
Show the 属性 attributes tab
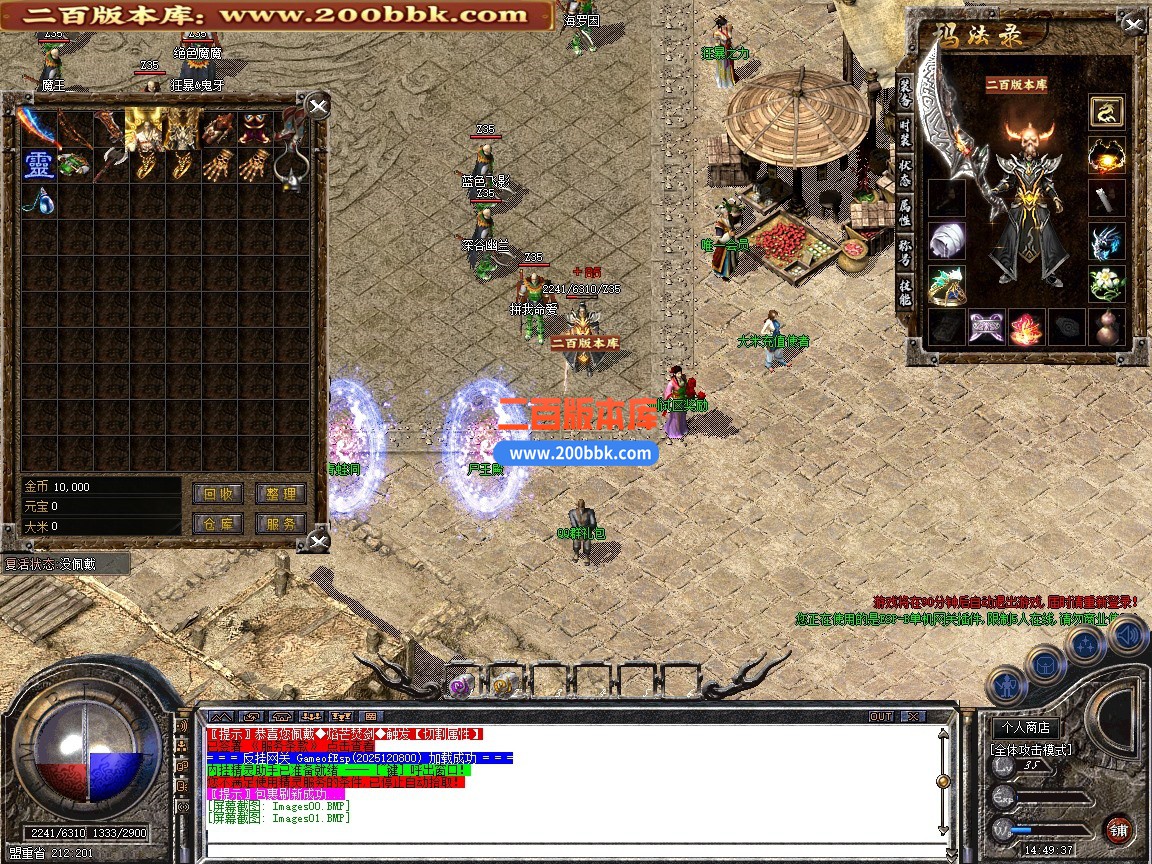pos(904,211)
